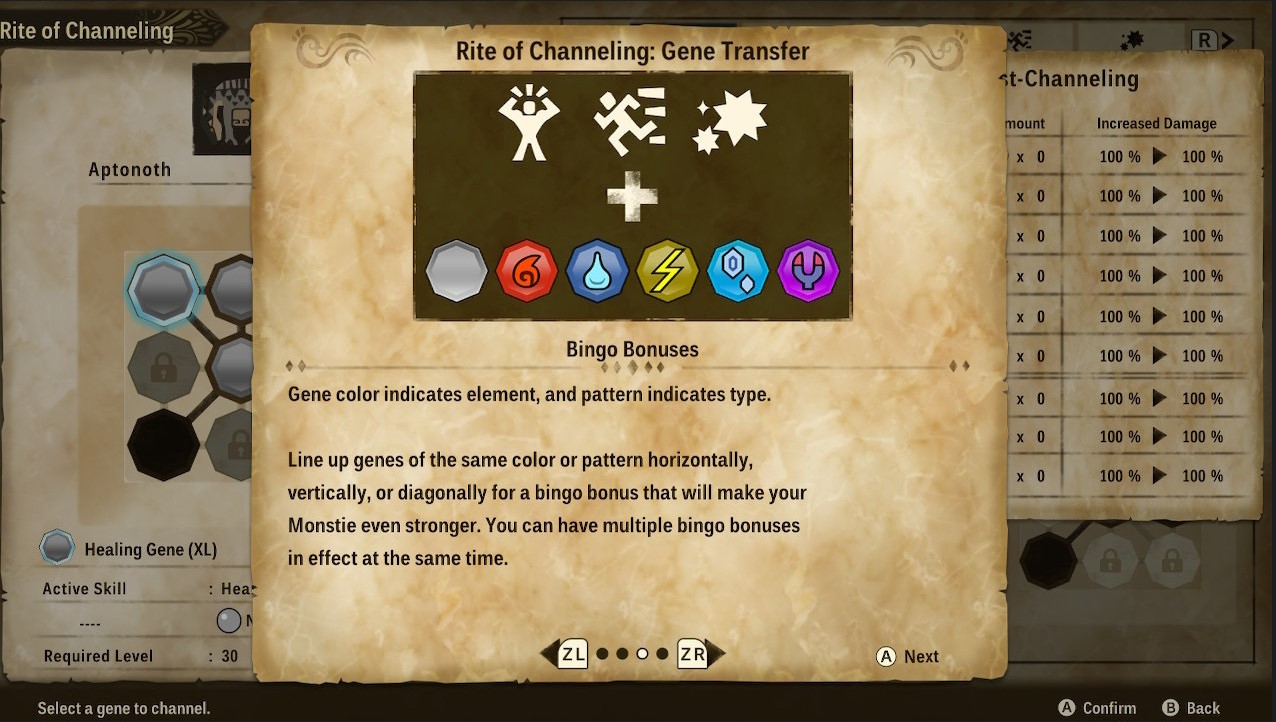Viewport: 1276px width, 722px height.
Task: Select the highlighted Healing Gene slot
Action: [163, 290]
